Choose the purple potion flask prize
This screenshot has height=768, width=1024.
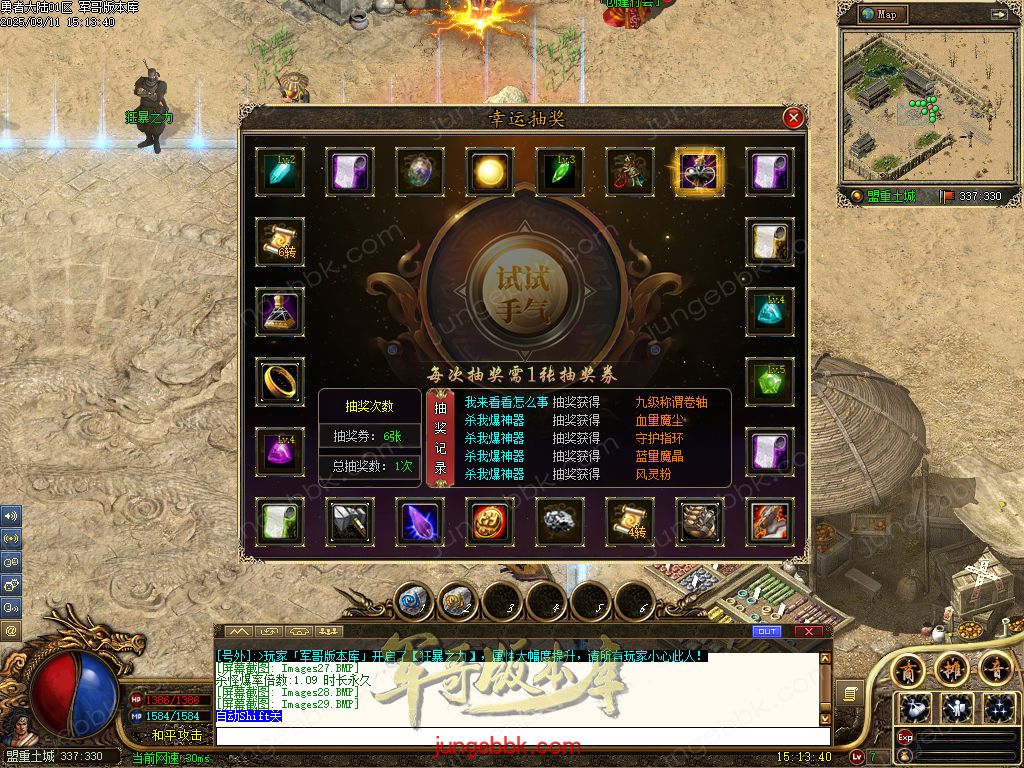pos(280,311)
